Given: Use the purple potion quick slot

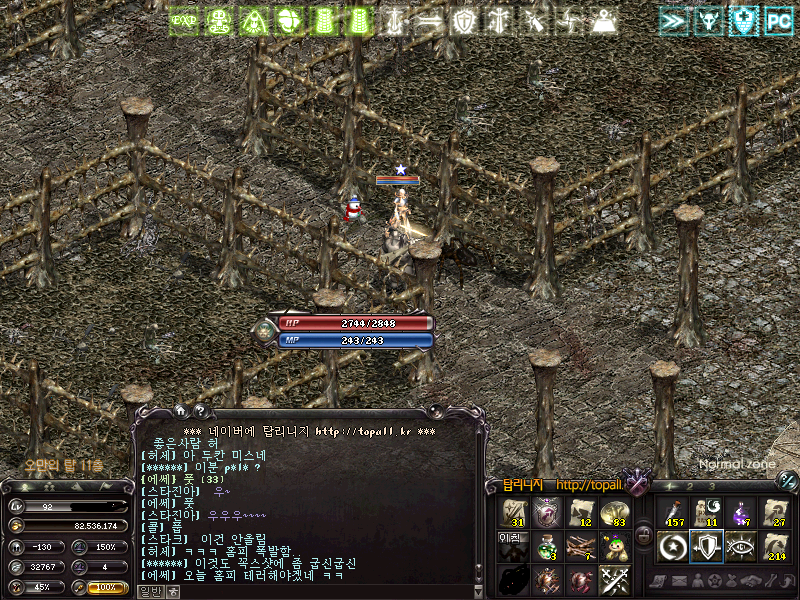Looking at the screenshot, I should point(739,512).
